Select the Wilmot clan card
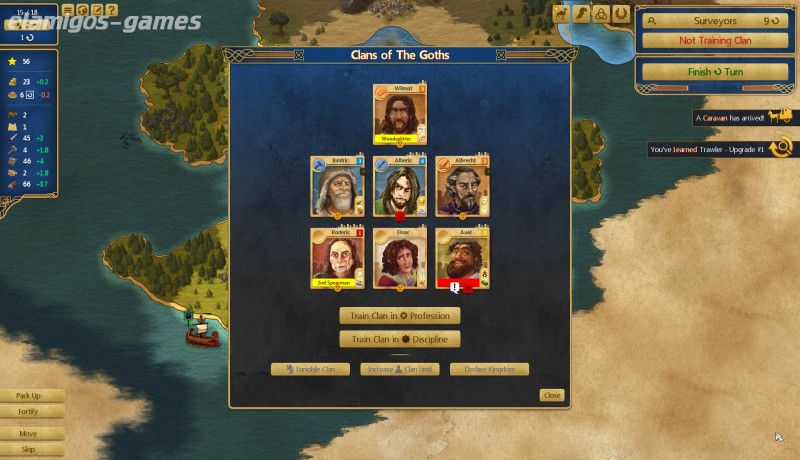Image resolution: width=800 pixels, height=460 pixels. (x=399, y=114)
